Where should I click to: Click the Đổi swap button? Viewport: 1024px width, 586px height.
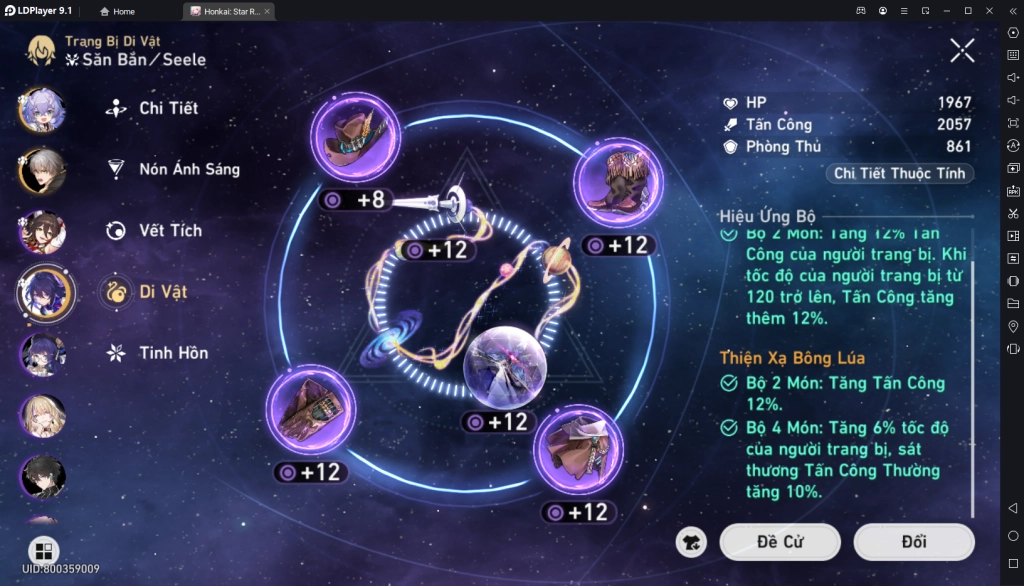[x=913, y=542]
